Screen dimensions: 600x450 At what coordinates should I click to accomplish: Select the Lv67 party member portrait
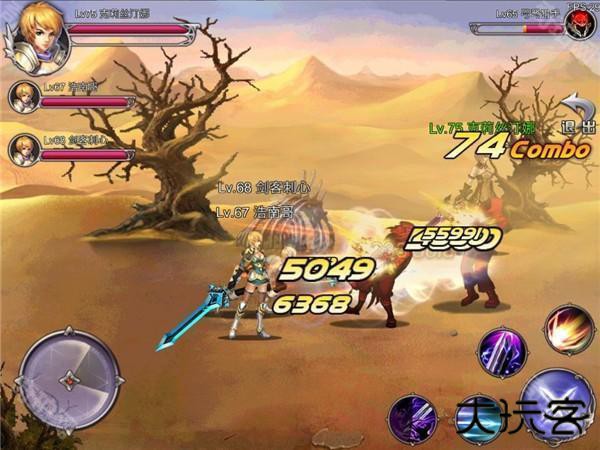click(x=24, y=97)
